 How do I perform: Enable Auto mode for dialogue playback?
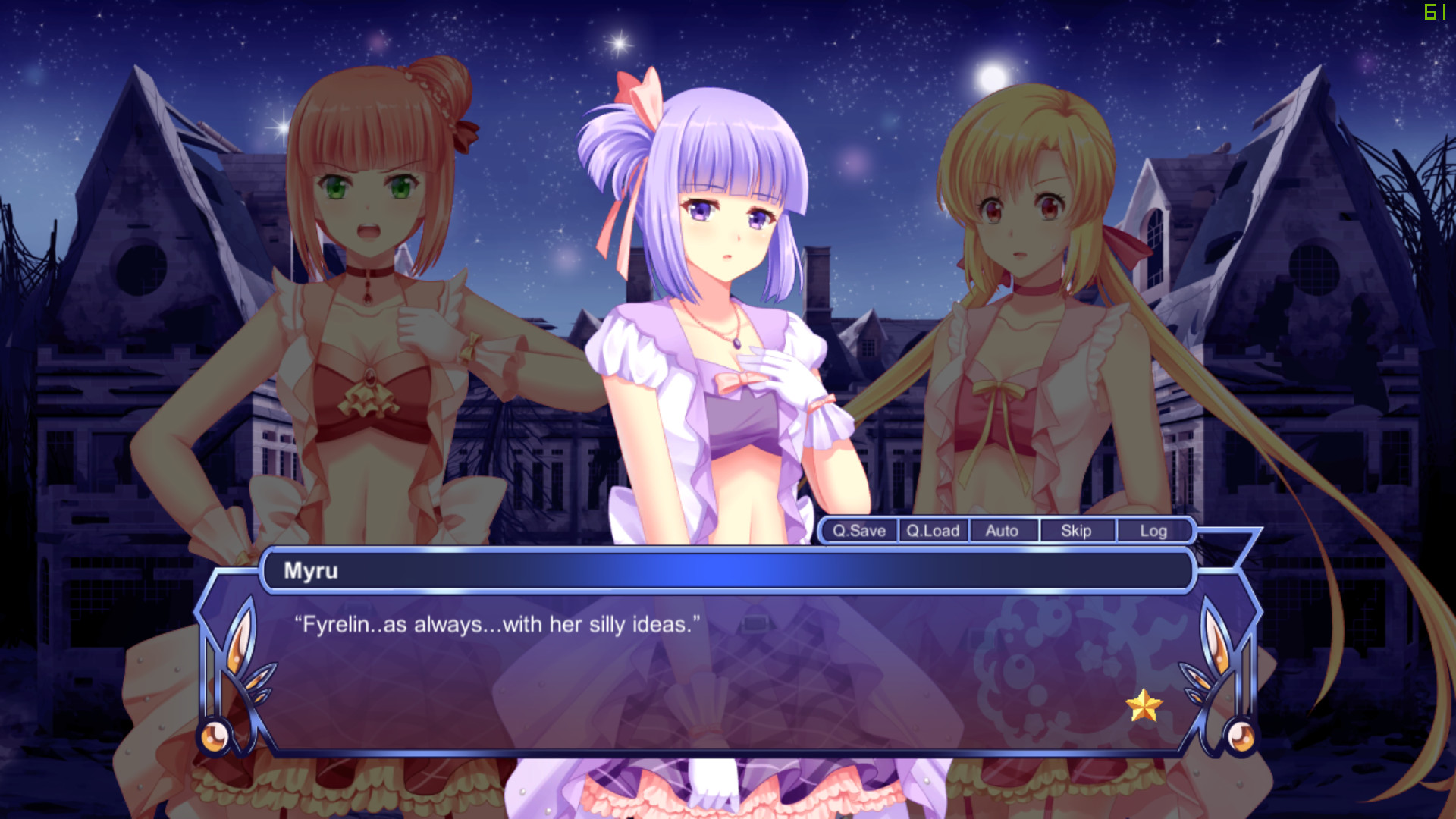point(1003,531)
